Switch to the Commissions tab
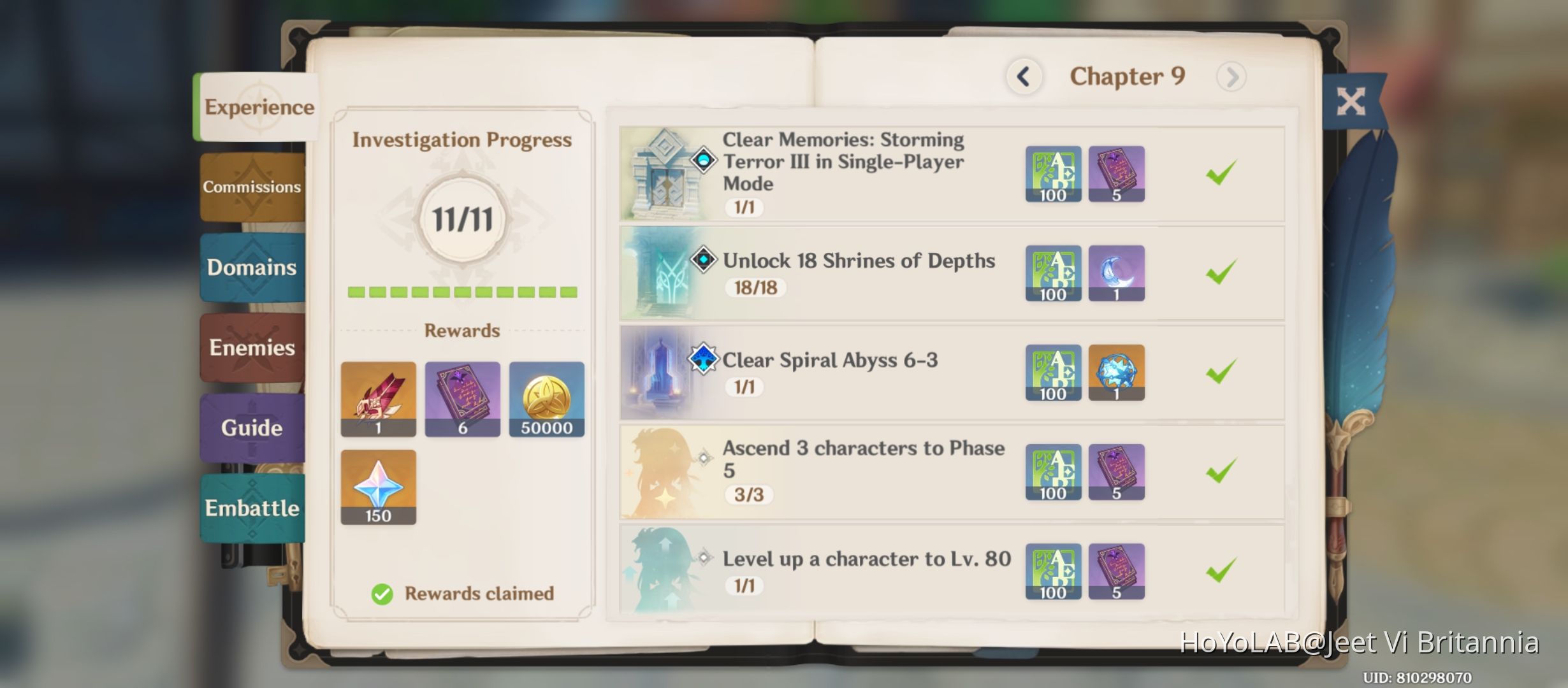1568x688 pixels. [x=252, y=187]
